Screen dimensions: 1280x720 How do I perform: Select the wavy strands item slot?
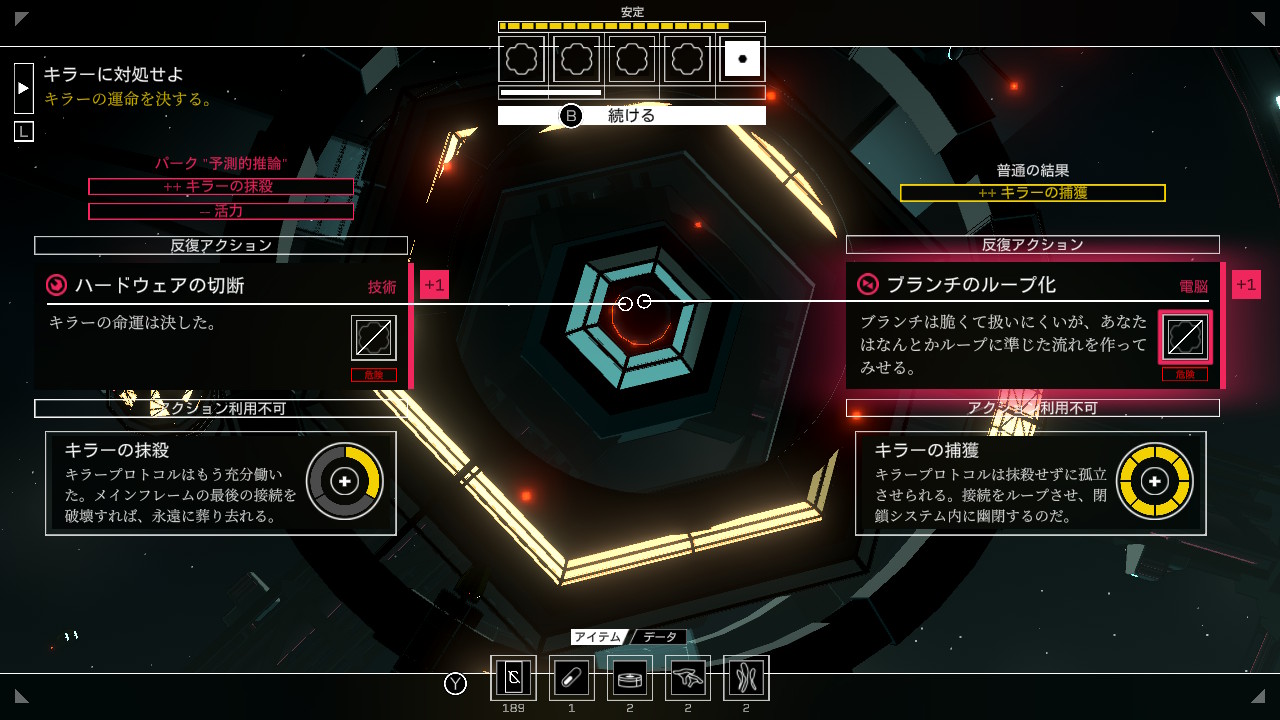tap(746, 678)
